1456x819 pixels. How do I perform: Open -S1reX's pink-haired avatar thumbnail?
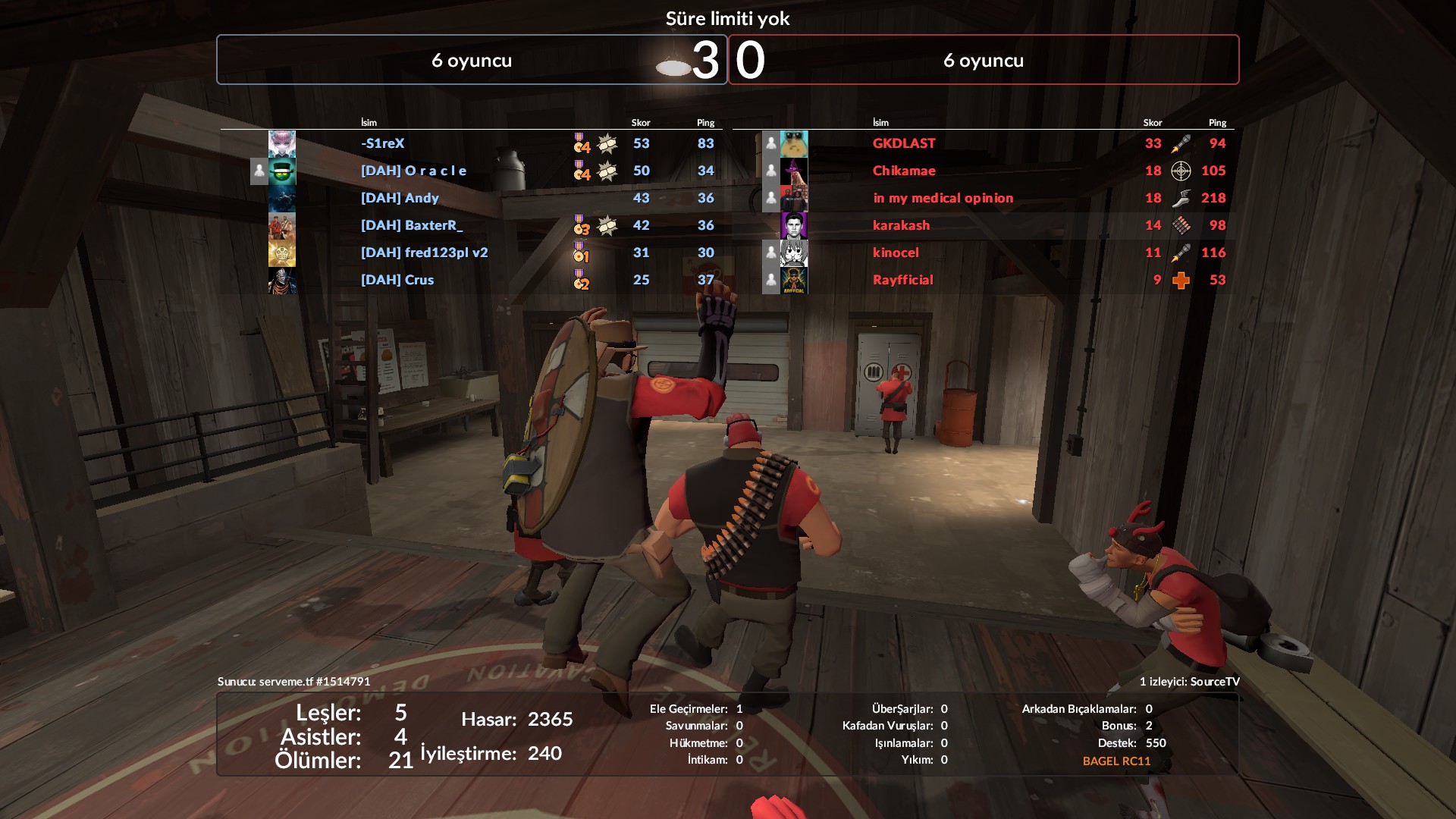click(282, 143)
